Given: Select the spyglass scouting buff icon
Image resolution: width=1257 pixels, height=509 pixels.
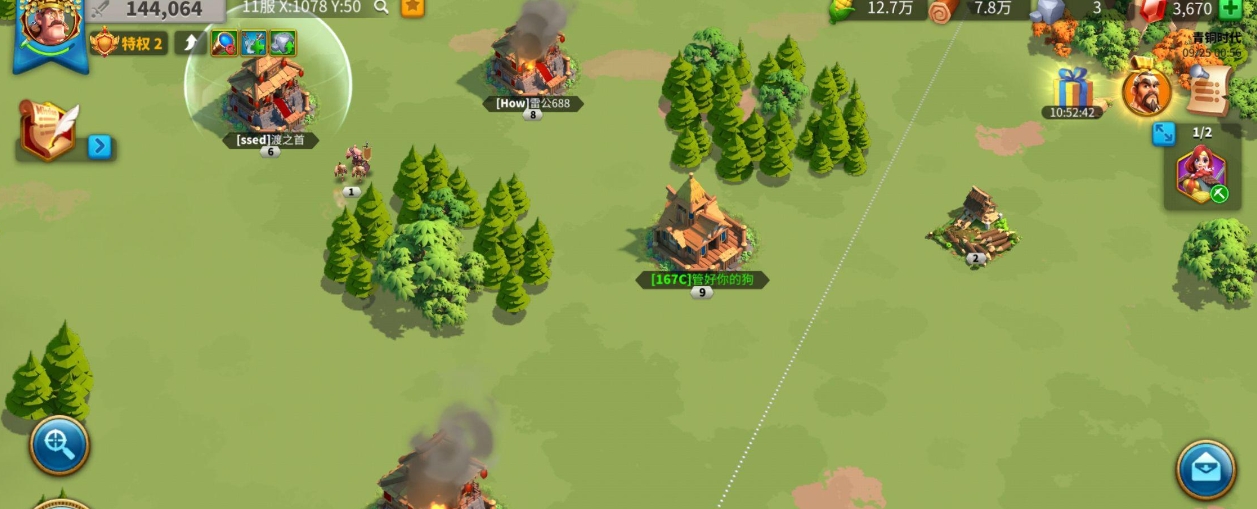Looking at the screenshot, I should pos(224,43).
